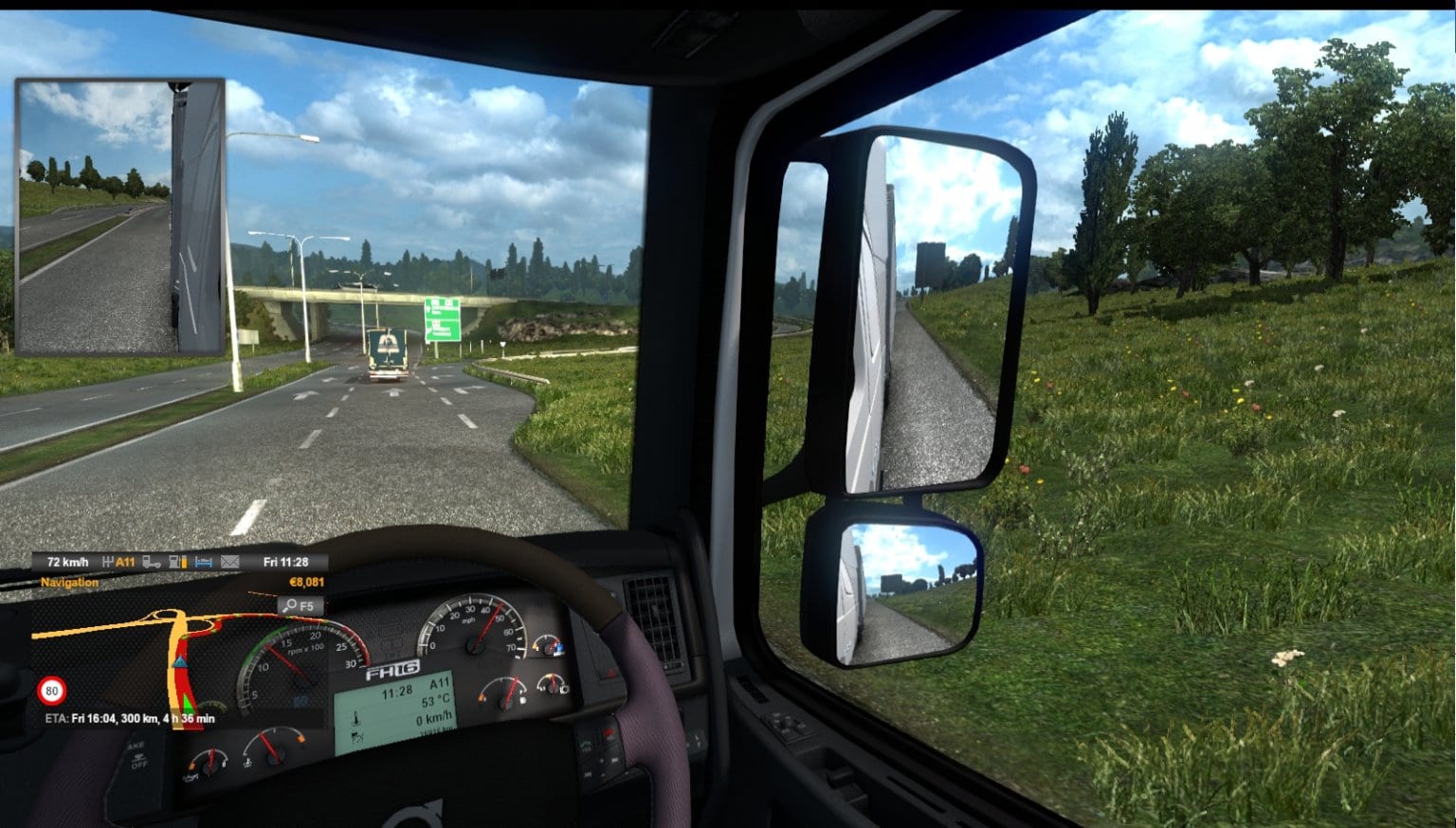
Task: Click the thermometer symbol on the dashboard LCD
Action: pyautogui.click(x=354, y=717)
